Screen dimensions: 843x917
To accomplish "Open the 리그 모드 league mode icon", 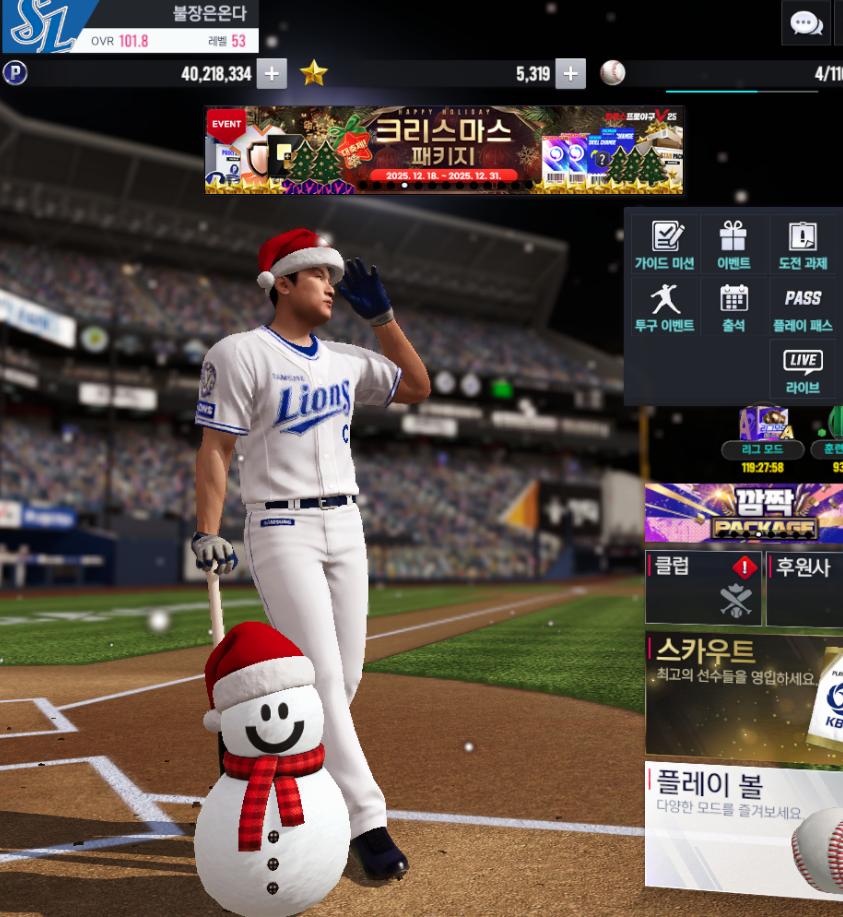I will coord(763,432).
